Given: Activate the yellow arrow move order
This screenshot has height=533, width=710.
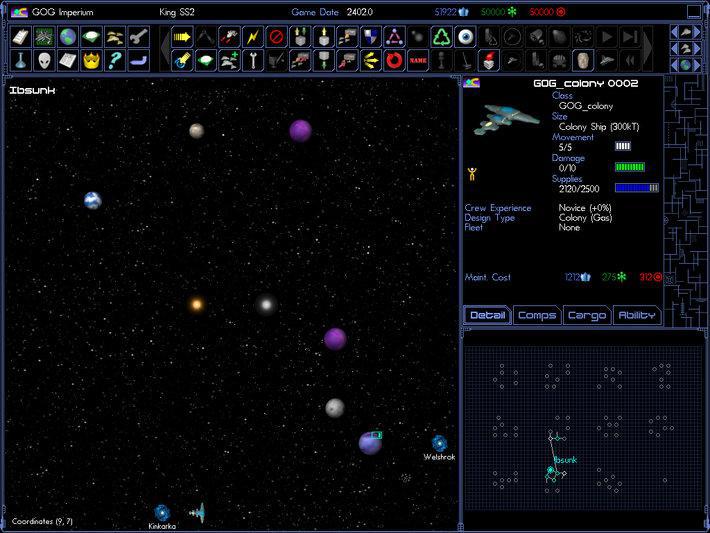Looking at the screenshot, I should click(x=181, y=38).
